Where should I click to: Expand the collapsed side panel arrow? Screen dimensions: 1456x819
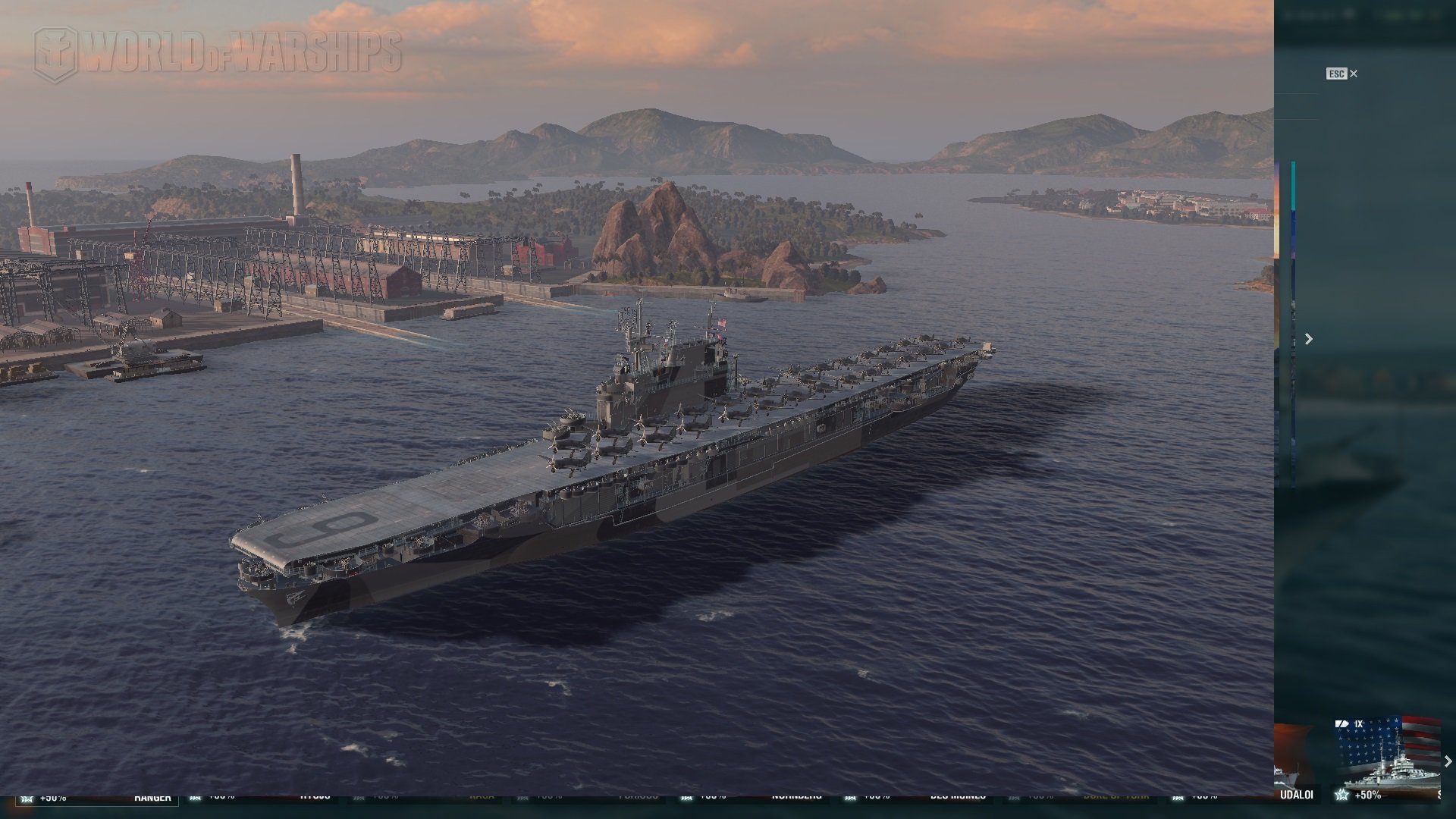(1308, 339)
